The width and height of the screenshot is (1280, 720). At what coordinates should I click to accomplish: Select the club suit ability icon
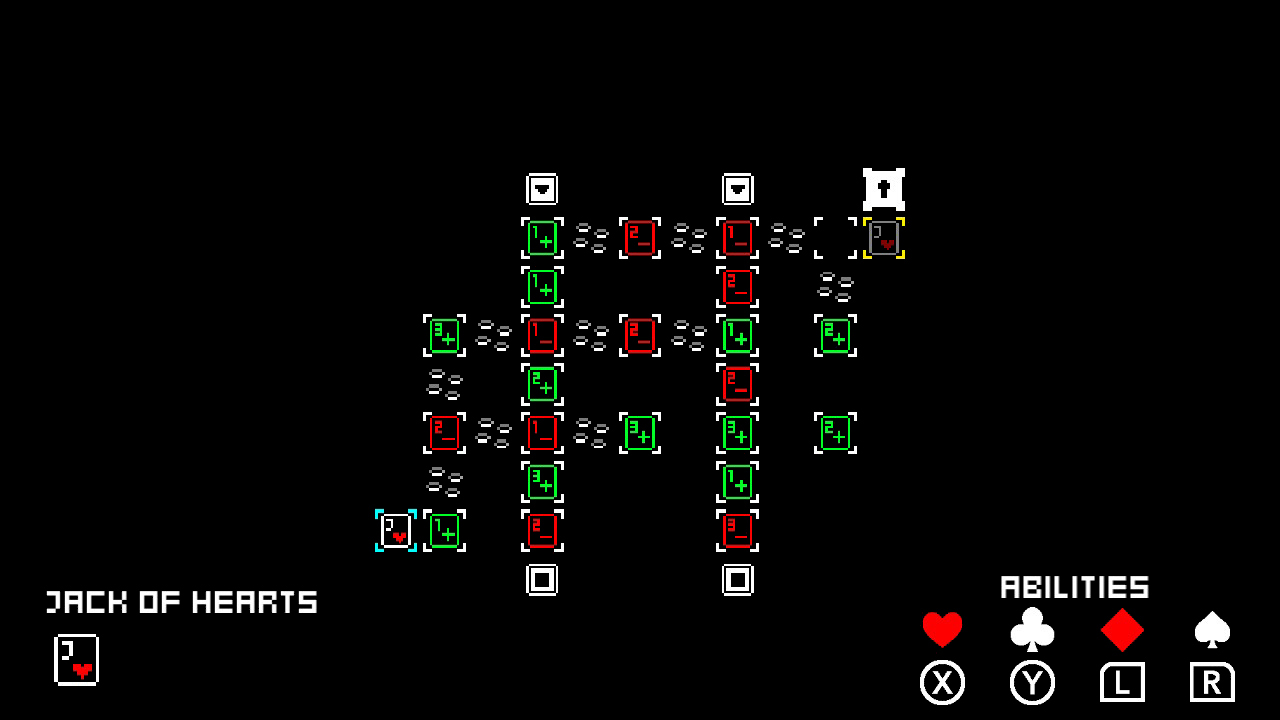1032,628
